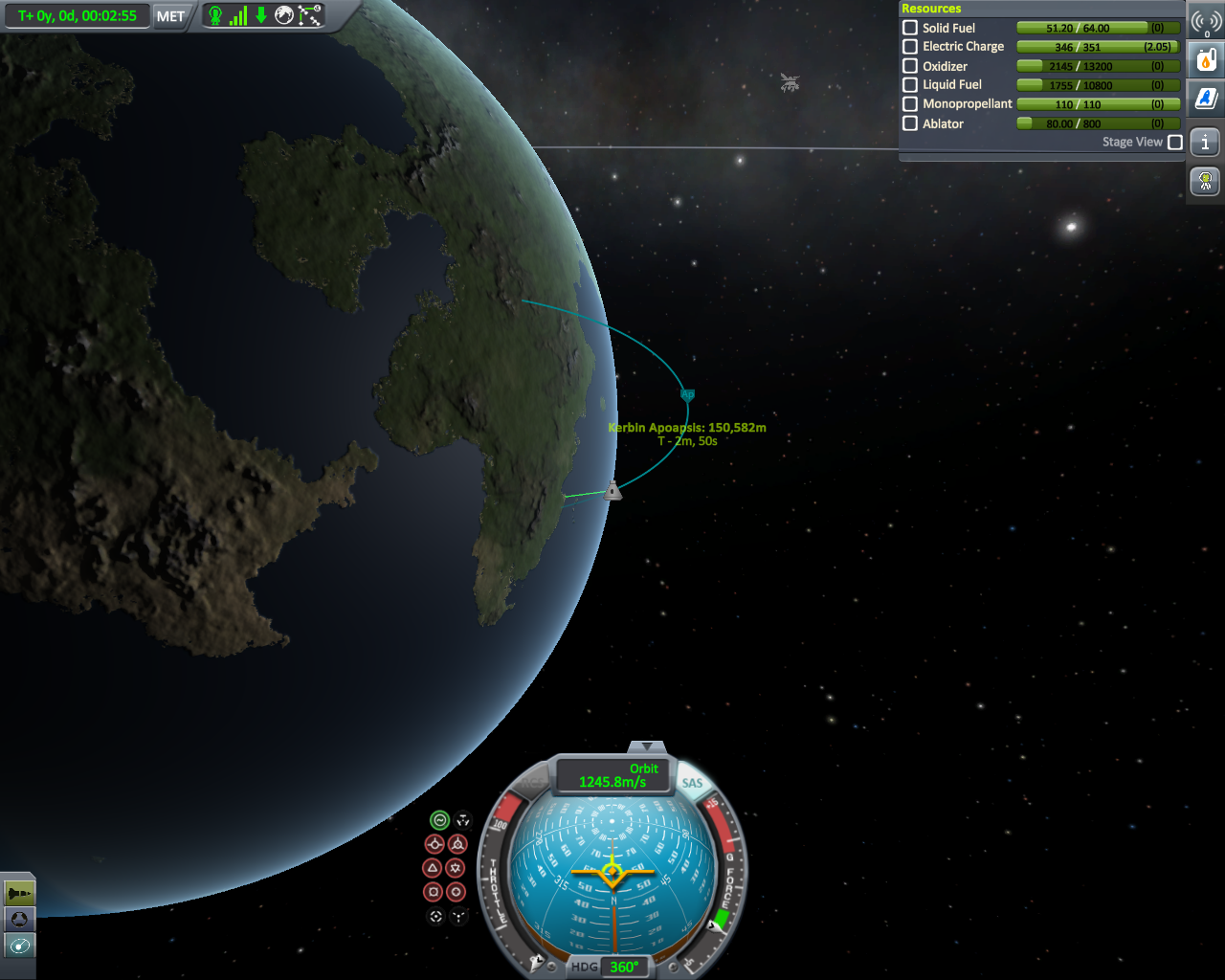The height and width of the screenshot is (980, 1225).
Task: Collapse the navball with the top arrow
Action: tap(647, 746)
